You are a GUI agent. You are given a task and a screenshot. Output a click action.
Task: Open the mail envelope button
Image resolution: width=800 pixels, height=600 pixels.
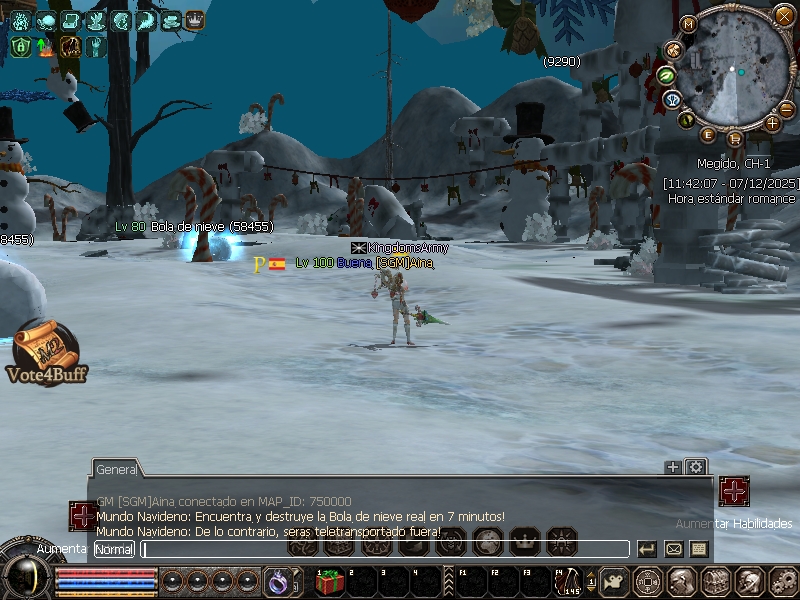click(x=673, y=549)
